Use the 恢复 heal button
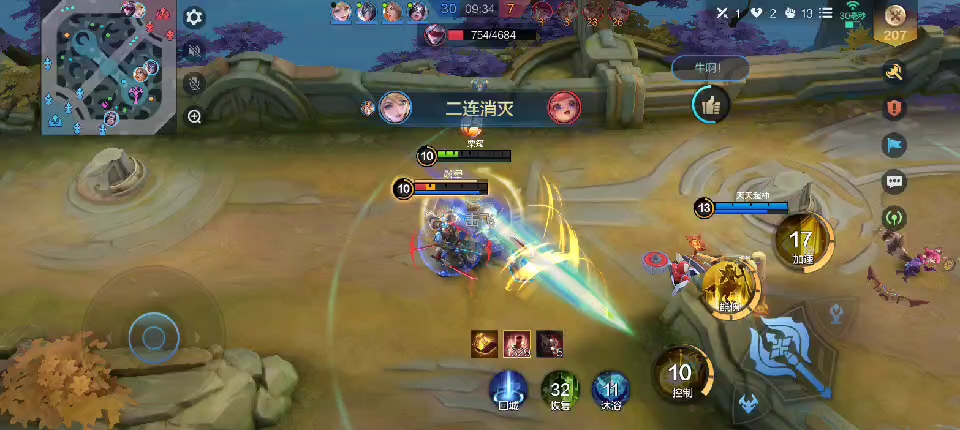This screenshot has height=430, width=960. click(560, 390)
